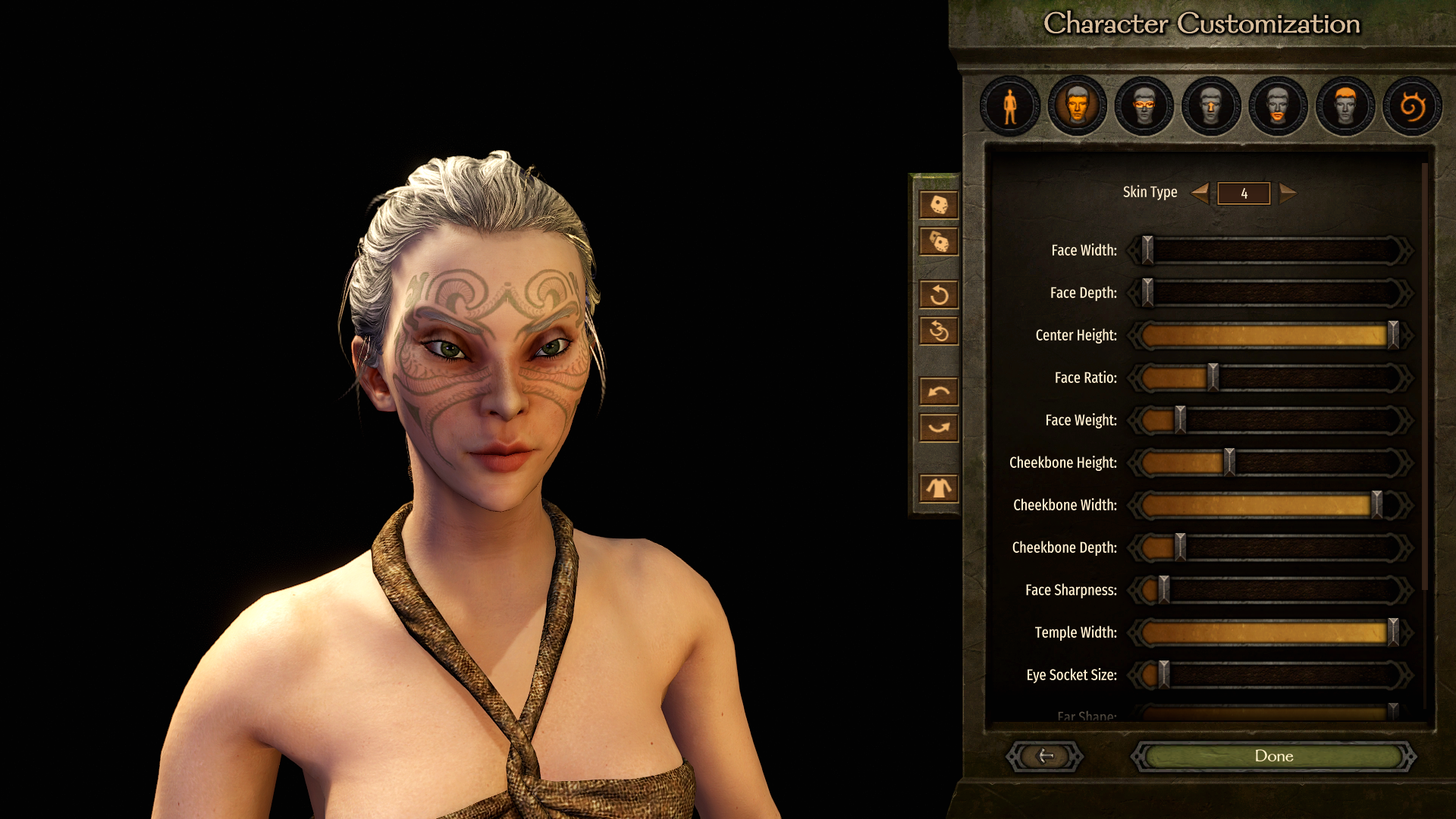Switch to the full body tab
The height and width of the screenshot is (819, 1456).
1010,106
